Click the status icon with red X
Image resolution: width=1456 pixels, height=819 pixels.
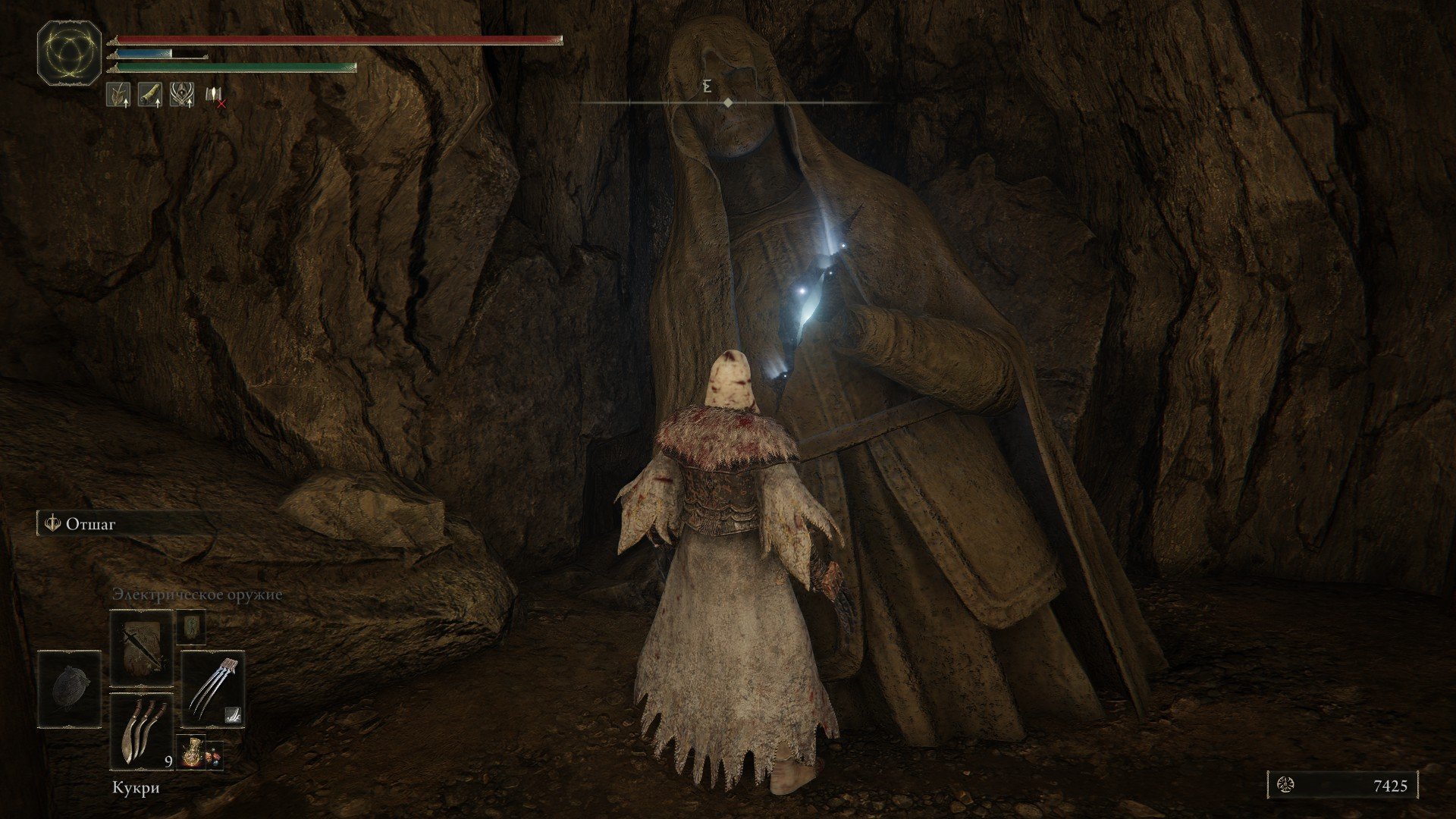pos(215,95)
